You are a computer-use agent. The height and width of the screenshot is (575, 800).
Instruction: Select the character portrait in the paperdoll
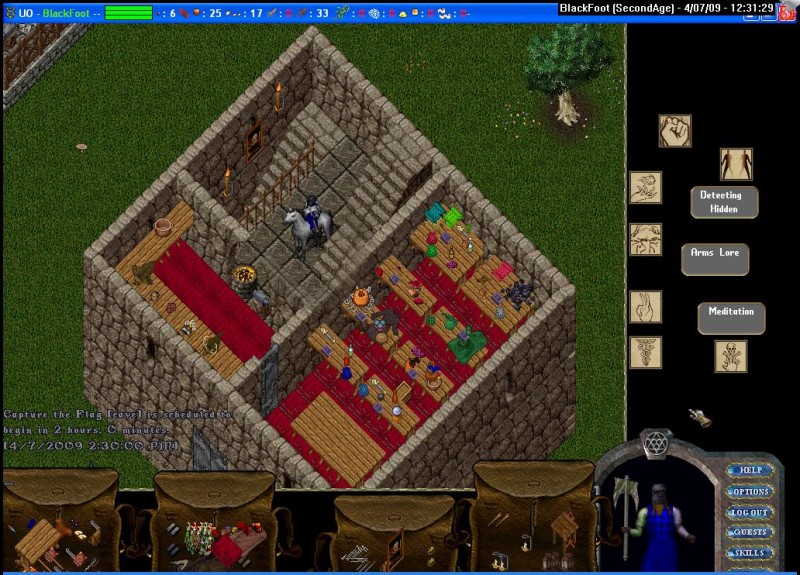click(x=656, y=522)
